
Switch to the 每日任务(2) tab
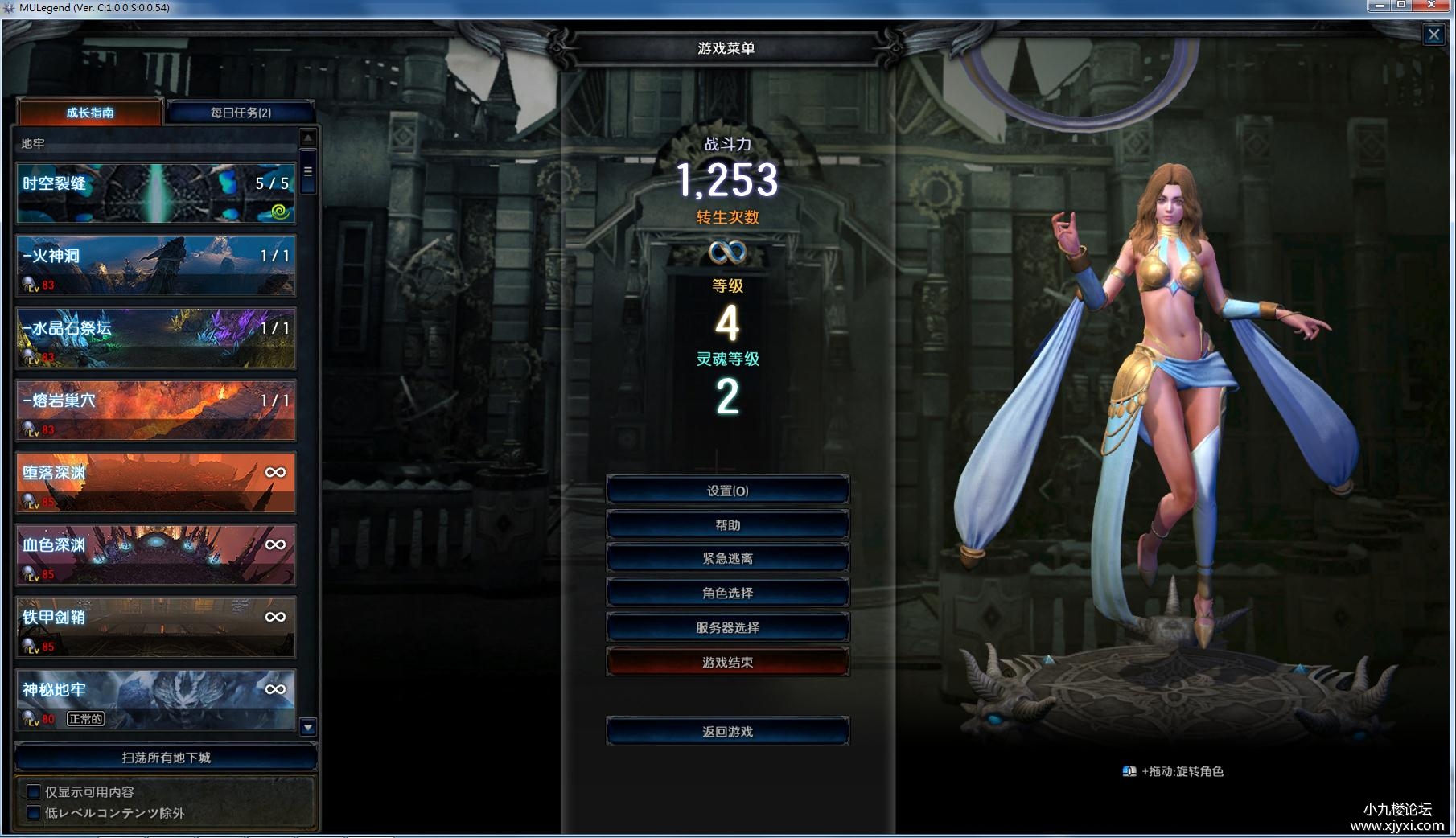click(x=241, y=113)
